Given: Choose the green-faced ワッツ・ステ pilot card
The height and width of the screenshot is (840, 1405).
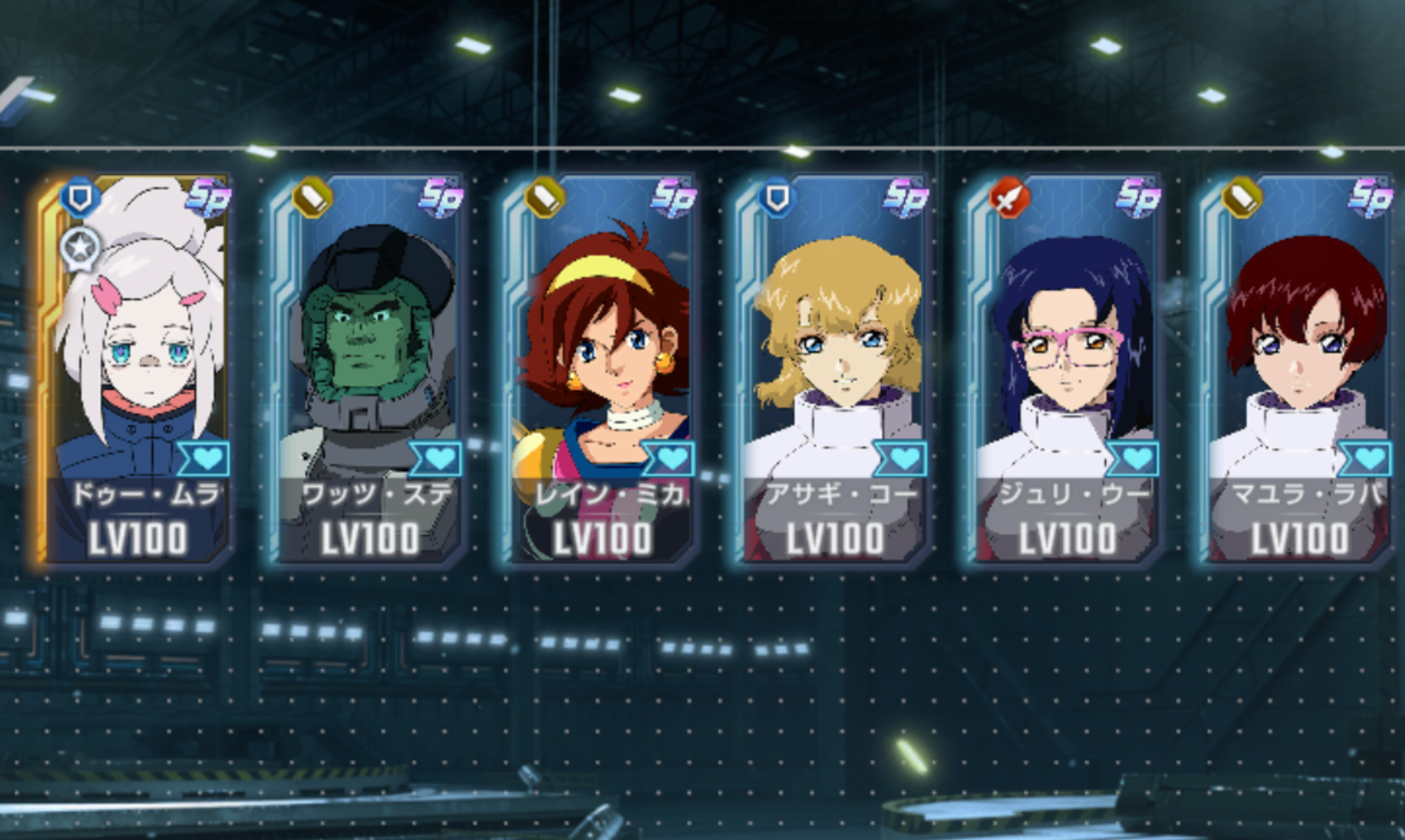Looking at the screenshot, I should click(x=370, y=370).
